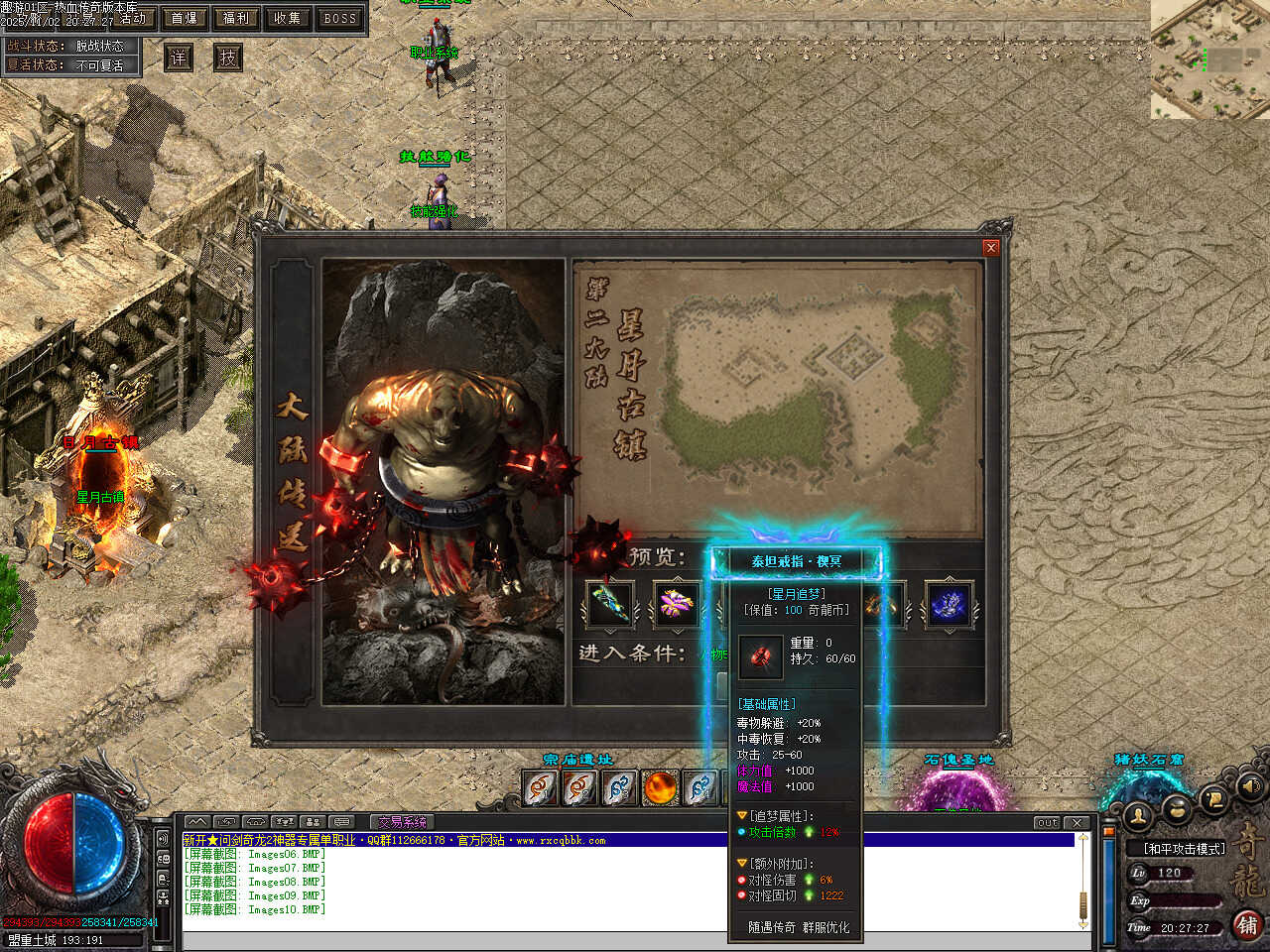The height and width of the screenshot is (952, 1270).
Task: Toggle the sound speaker icon
Action: click(1248, 786)
